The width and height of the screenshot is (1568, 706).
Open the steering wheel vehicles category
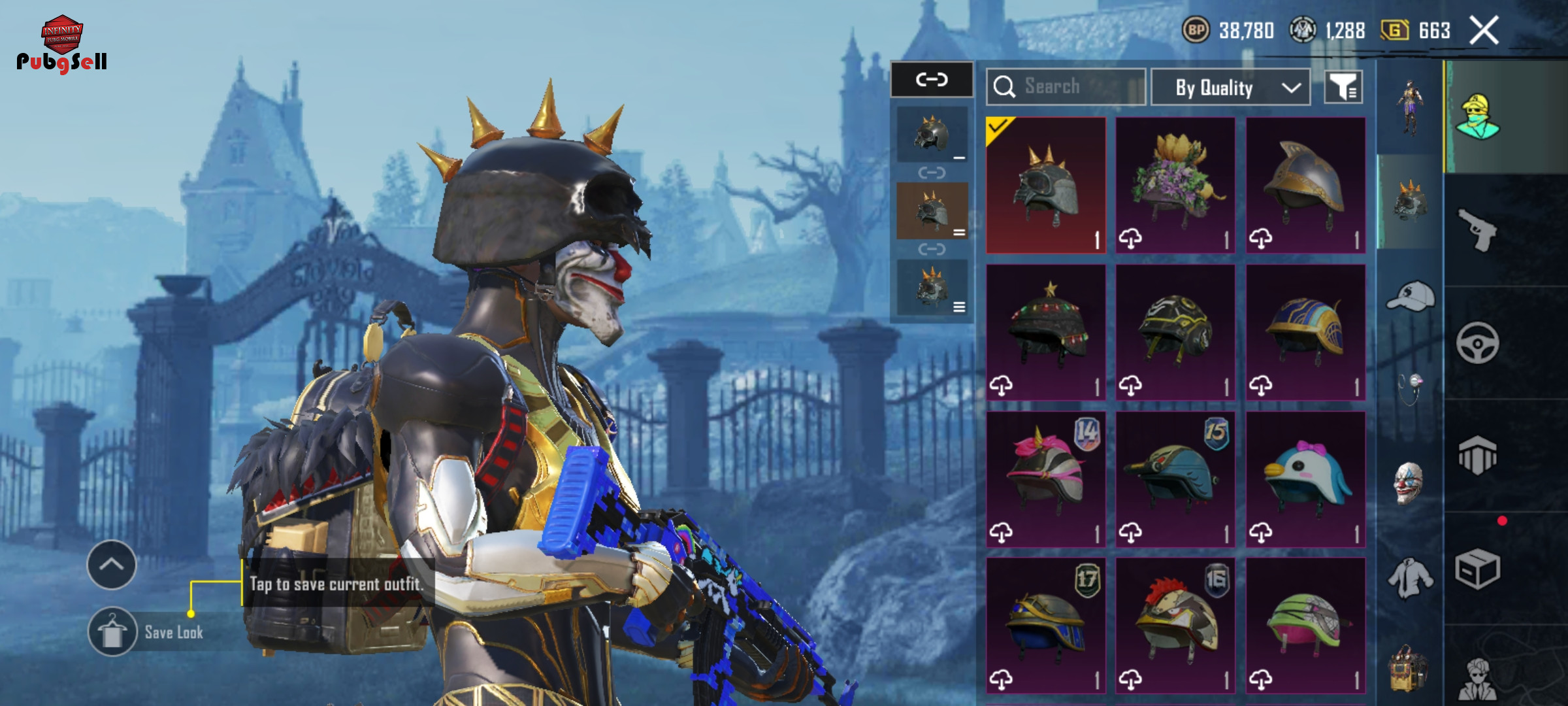[x=1477, y=343]
